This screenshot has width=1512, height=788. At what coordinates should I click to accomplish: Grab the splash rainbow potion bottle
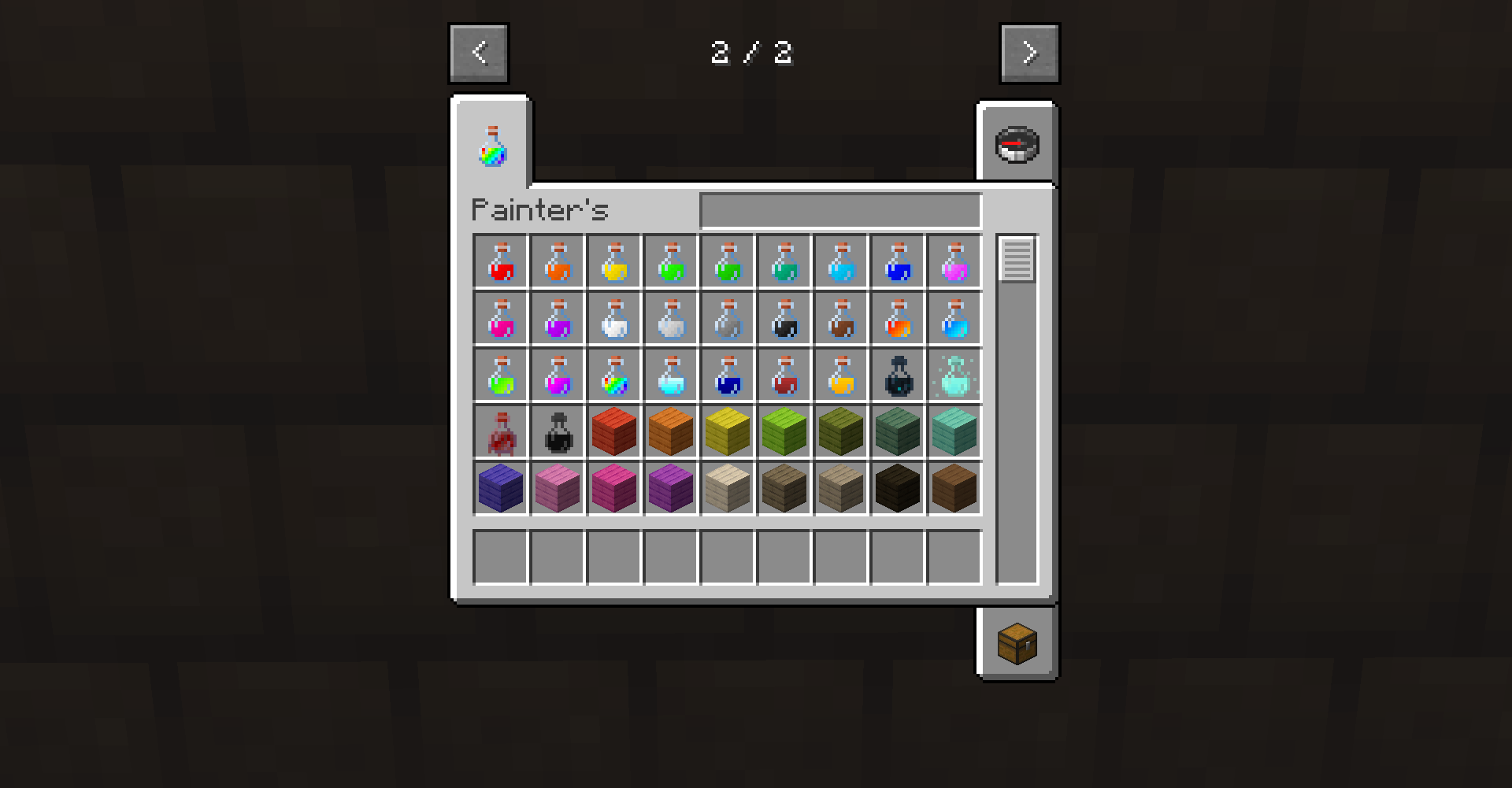(613, 376)
